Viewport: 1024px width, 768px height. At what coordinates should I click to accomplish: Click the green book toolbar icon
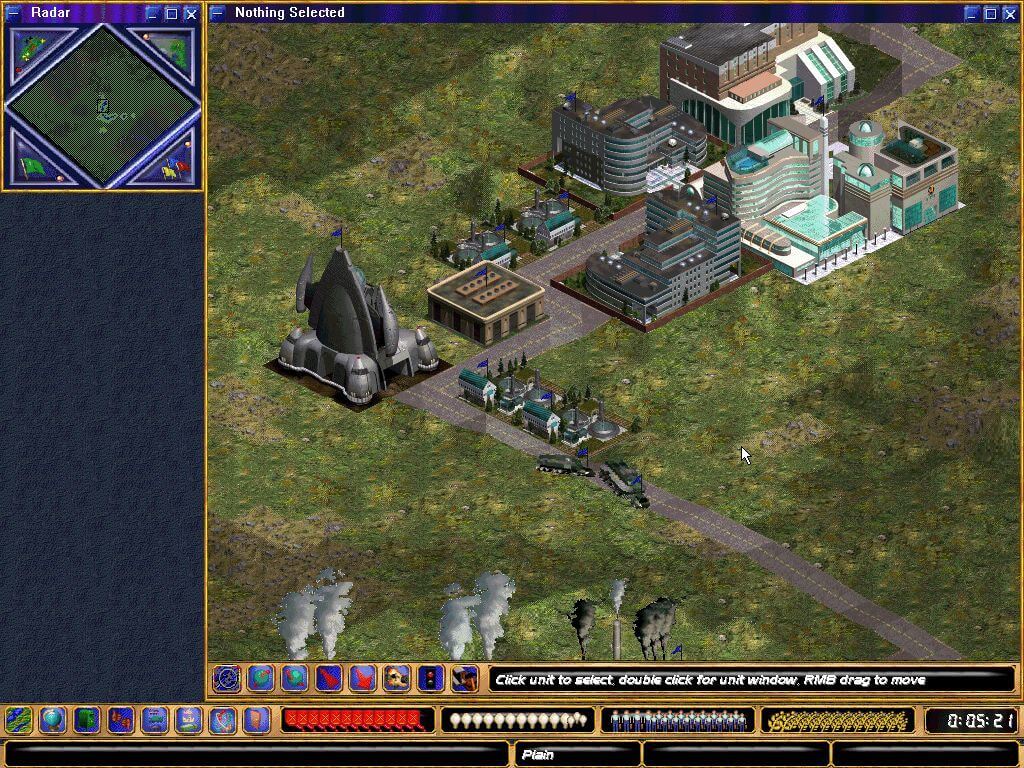pos(87,720)
